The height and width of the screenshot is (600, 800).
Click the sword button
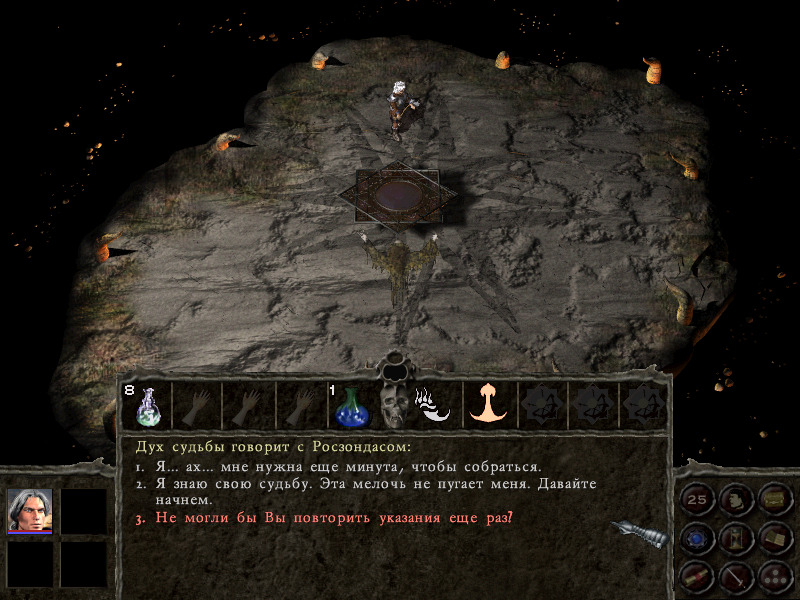(736, 576)
